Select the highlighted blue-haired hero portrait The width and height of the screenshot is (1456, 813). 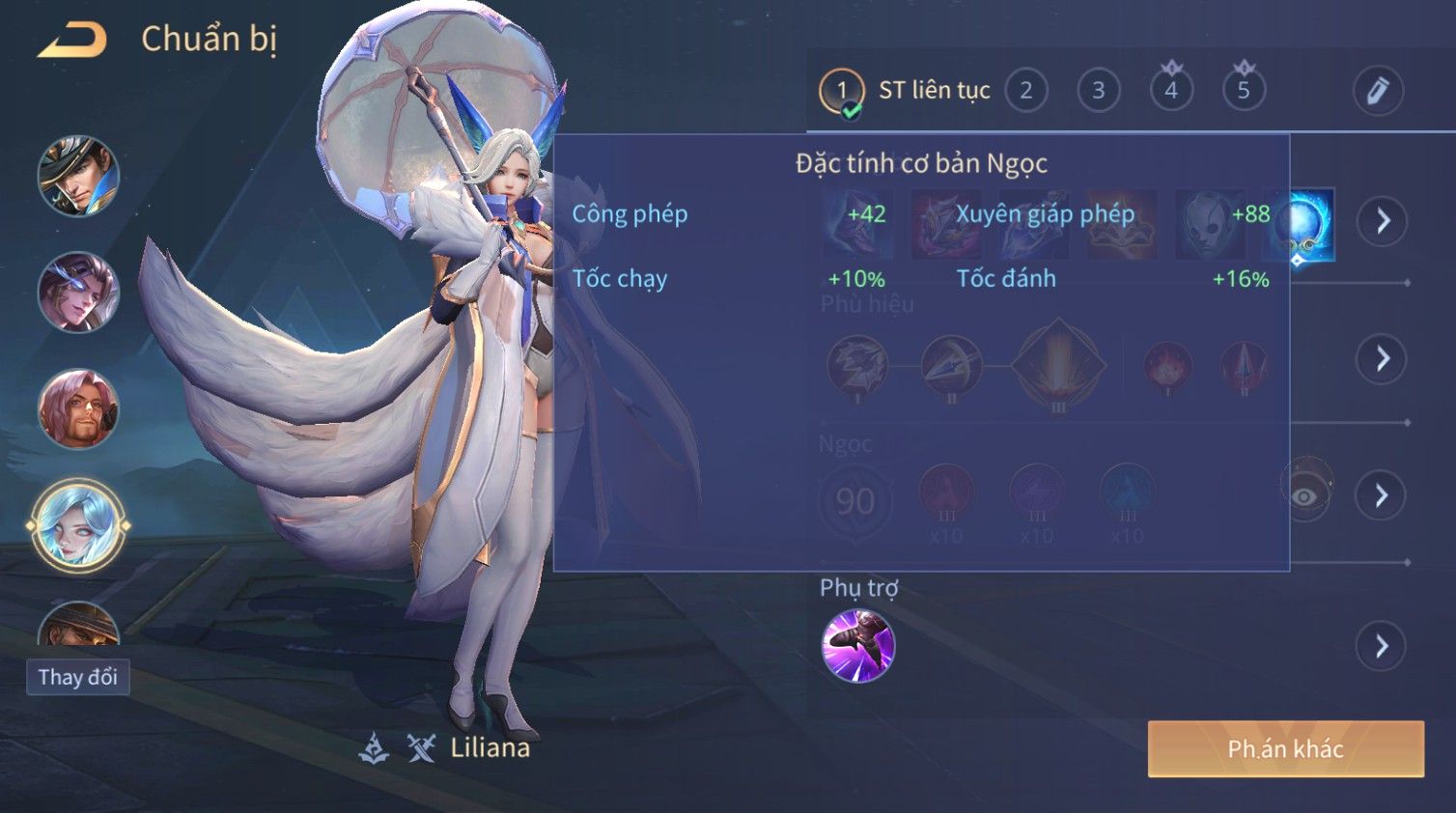pos(78,526)
